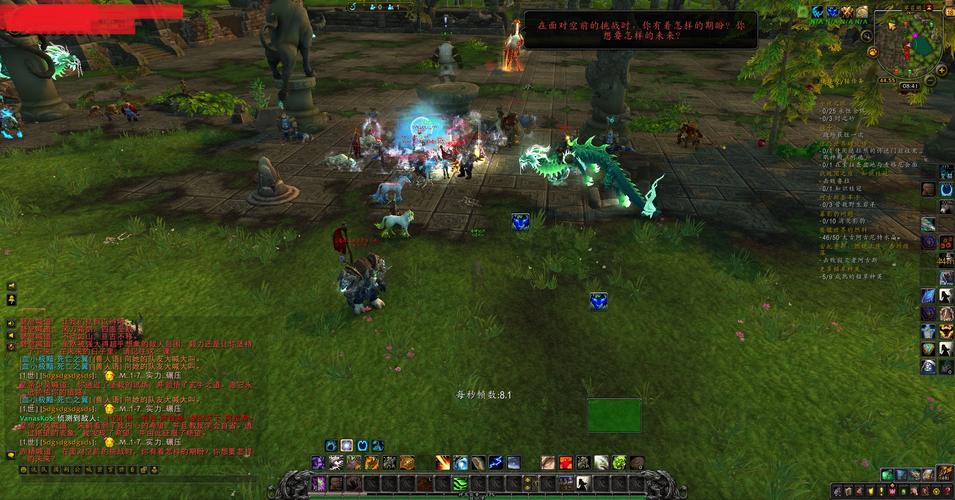Activate the orange fire slash ability
955x500 pixels.
[x=442, y=462]
